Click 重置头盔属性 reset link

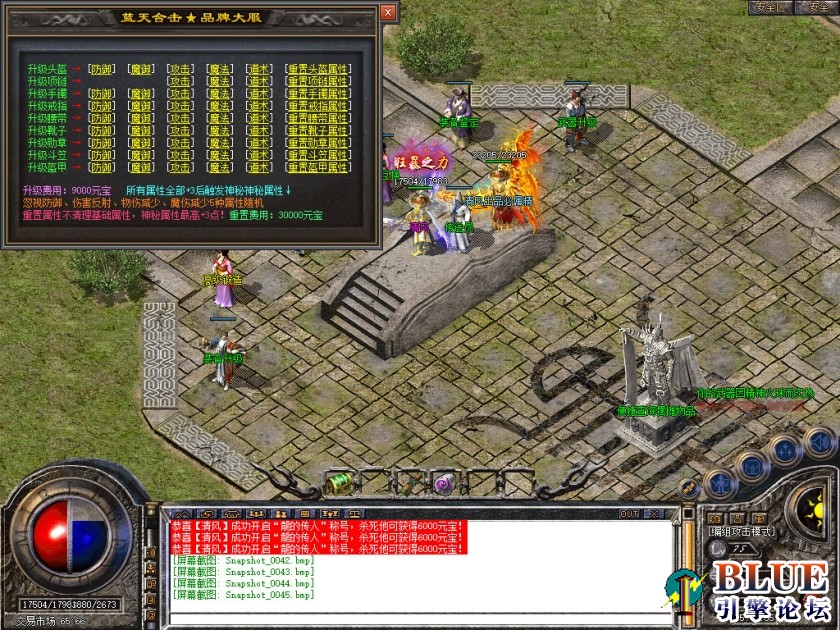click(317, 69)
